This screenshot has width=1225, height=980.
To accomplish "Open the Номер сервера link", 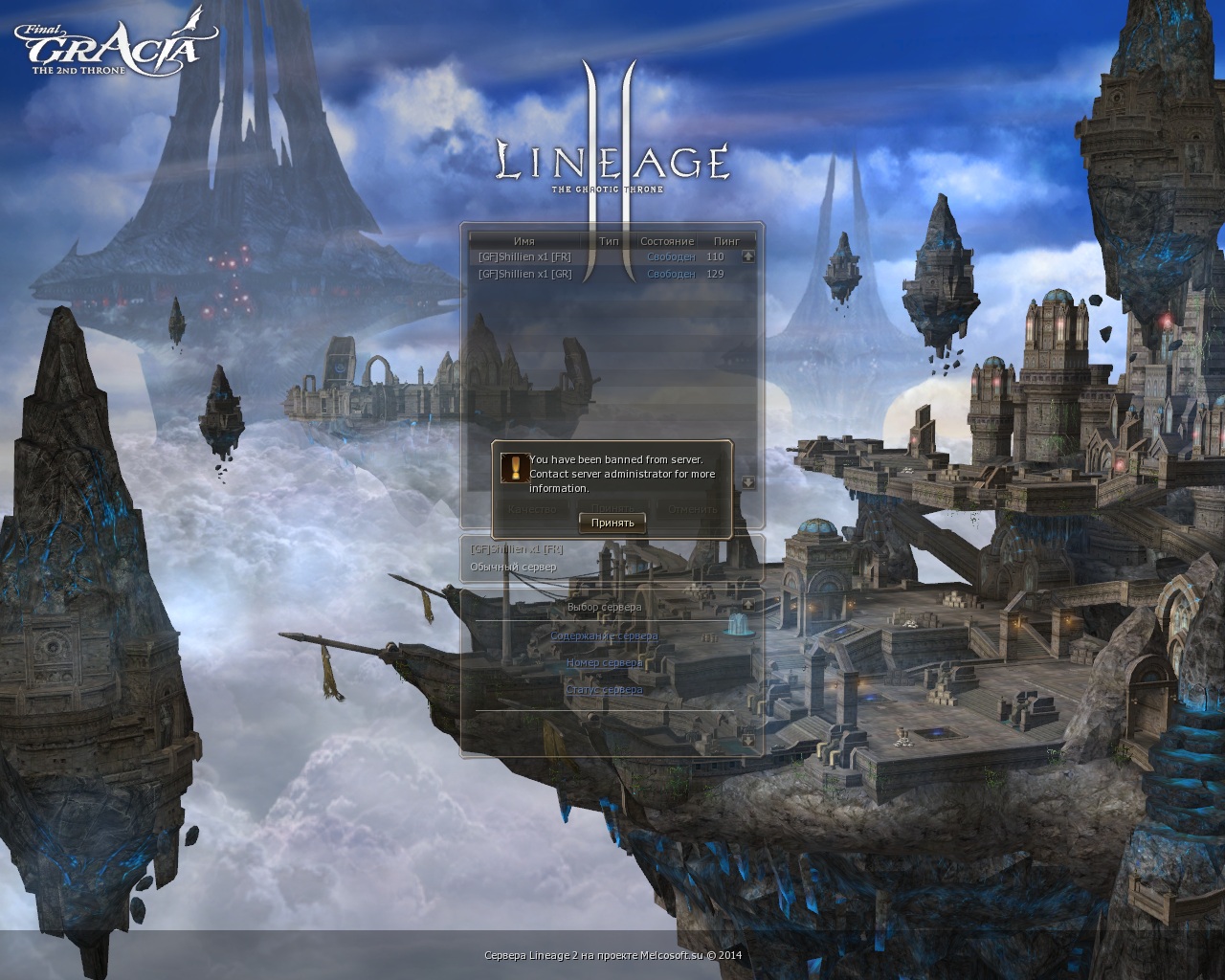I will click(x=604, y=662).
